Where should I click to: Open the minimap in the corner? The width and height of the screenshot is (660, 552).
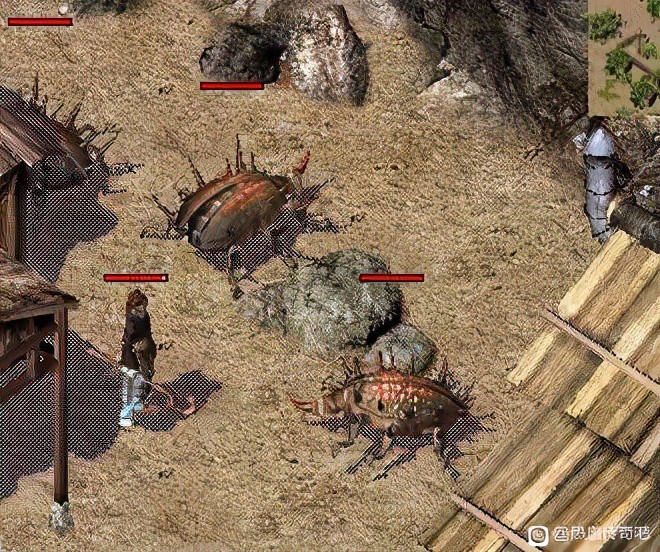pos(623,56)
